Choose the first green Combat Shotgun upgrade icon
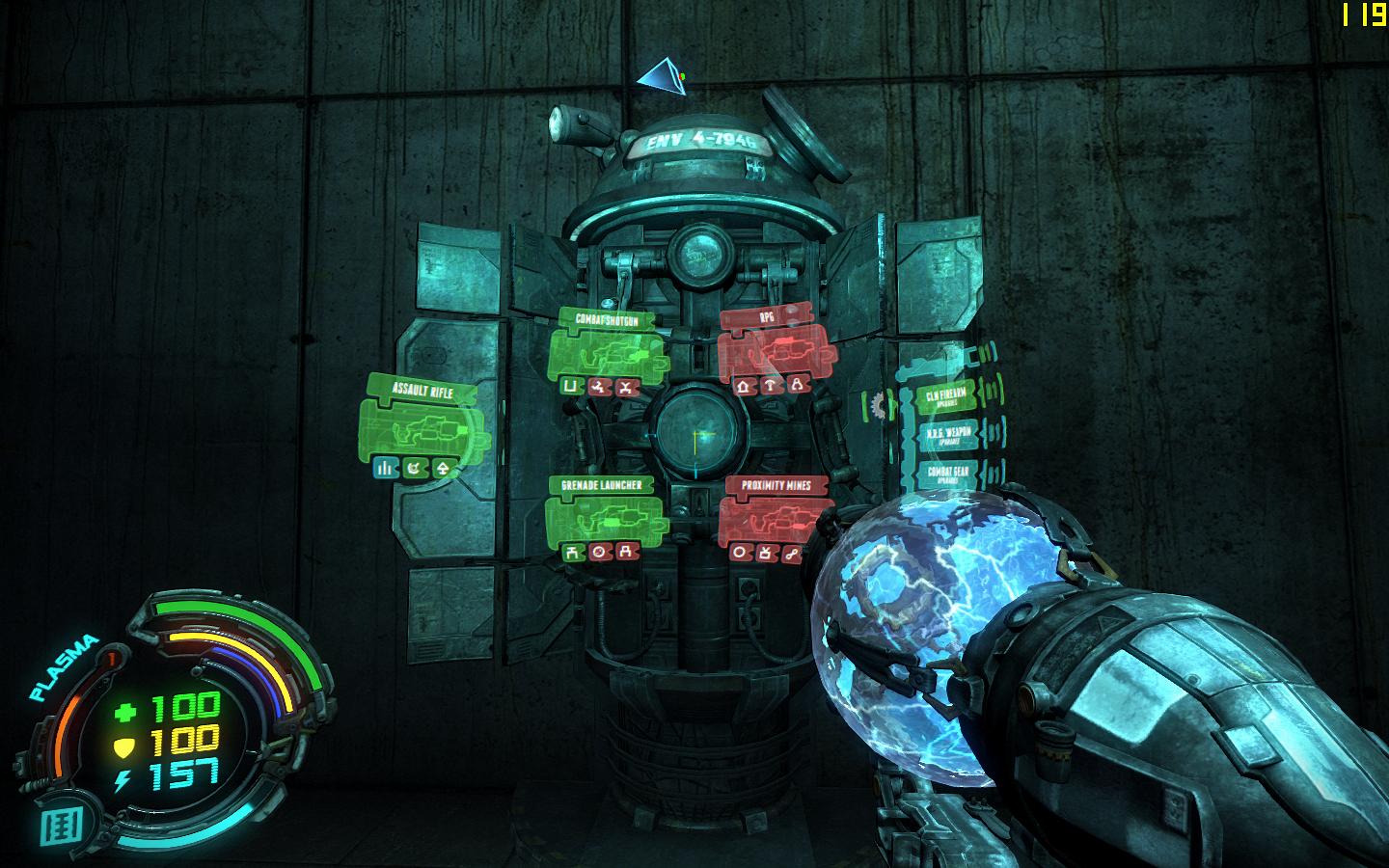 (x=570, y=386)
